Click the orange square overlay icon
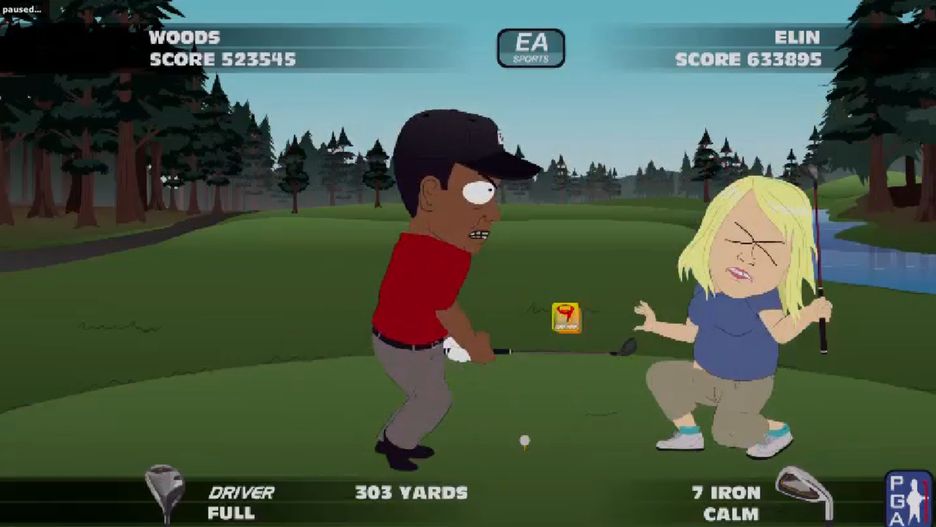The width and height of the screenshot is (936, 527). pyautogui.click(x=566, y=318)
